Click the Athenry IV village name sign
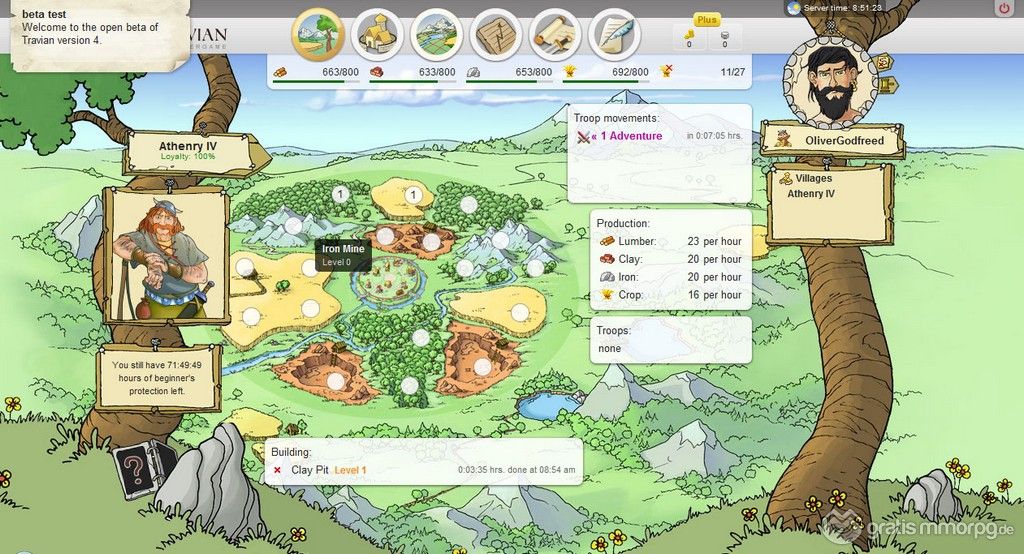Viewport: 1024px width, 554px height. pos(188,150)
